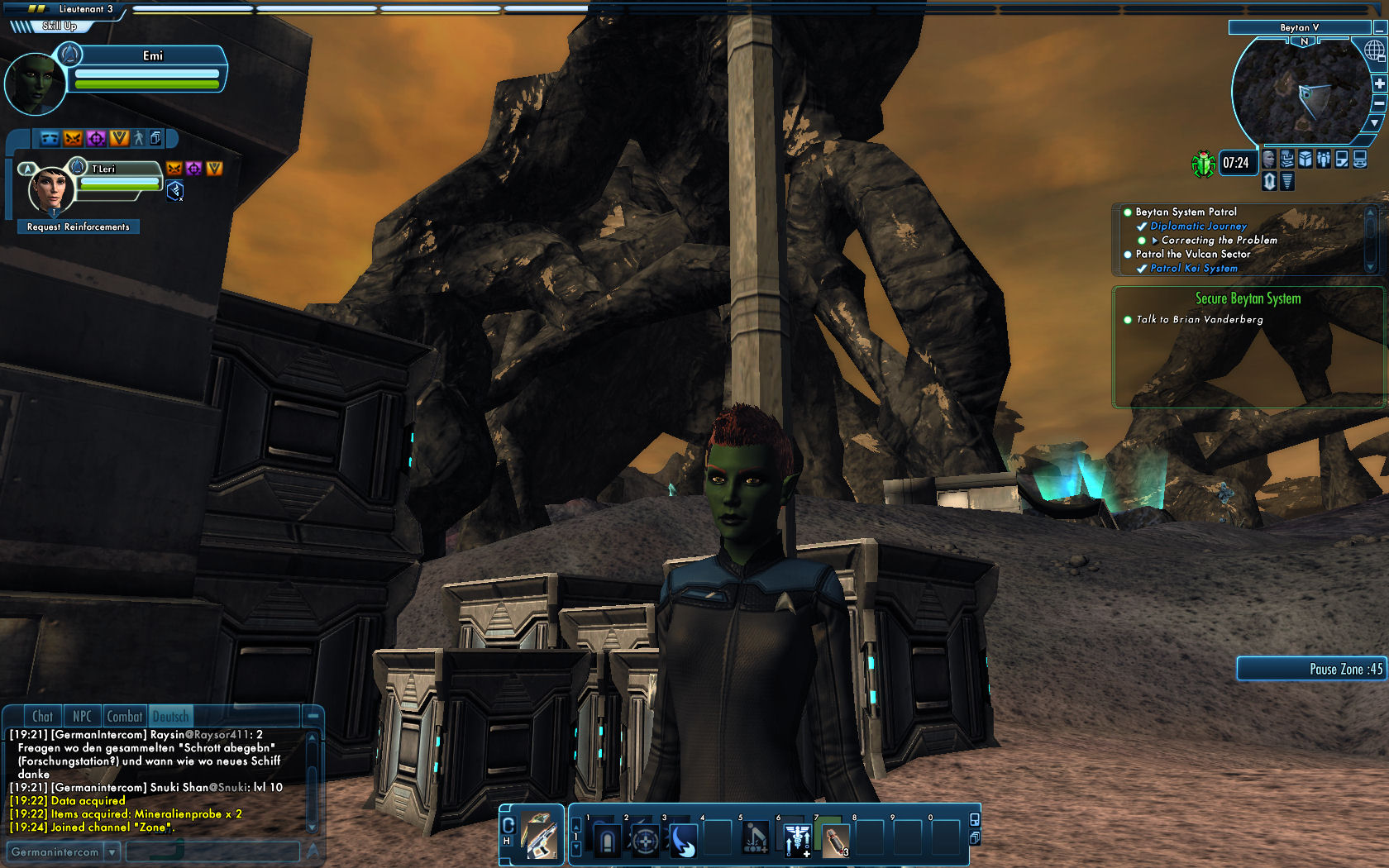
Task: Switch to the Deutsch chat tab
Action: 170,717
